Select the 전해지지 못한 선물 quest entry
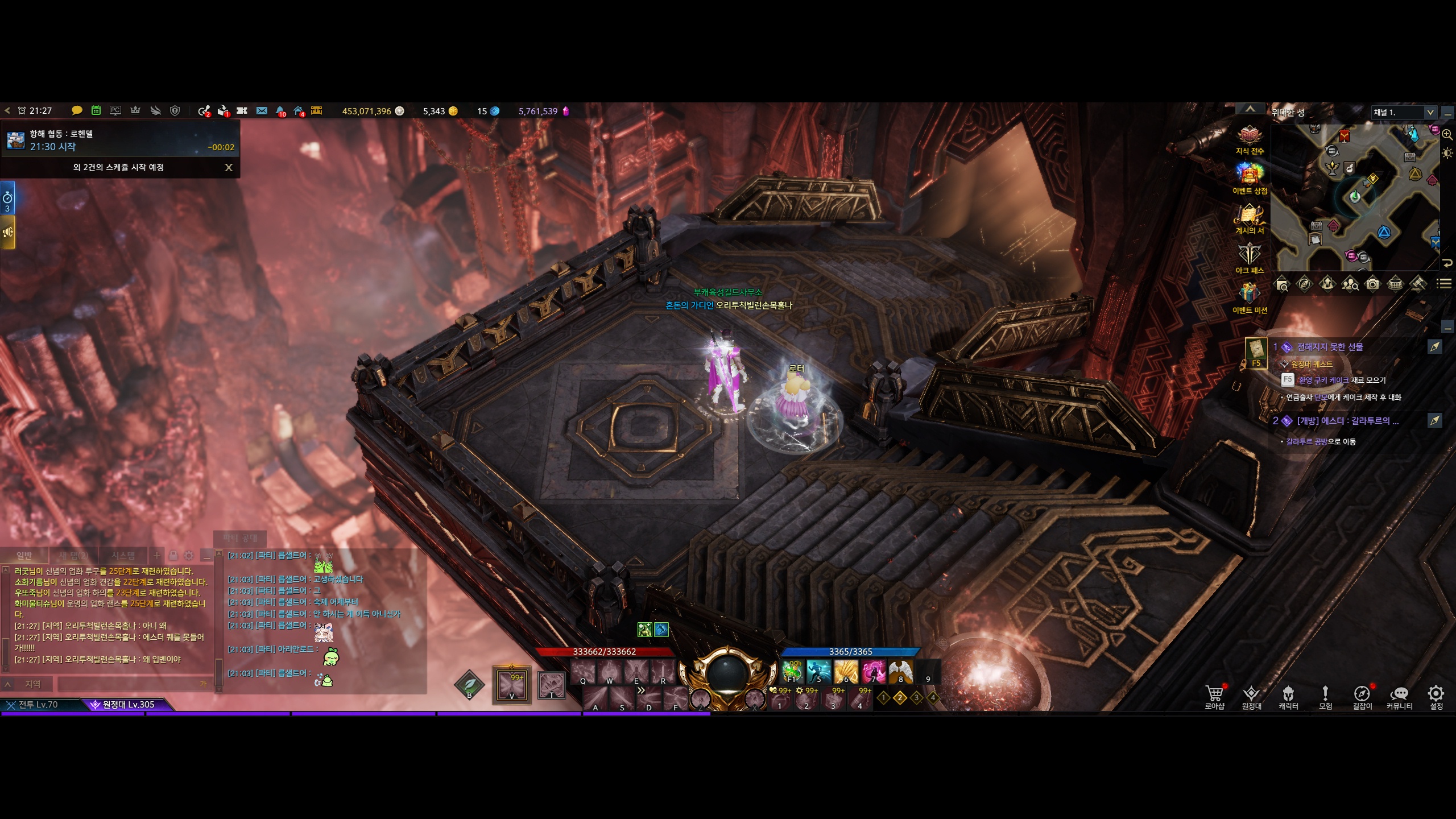1456x819 pixels. pos(1330,347)
